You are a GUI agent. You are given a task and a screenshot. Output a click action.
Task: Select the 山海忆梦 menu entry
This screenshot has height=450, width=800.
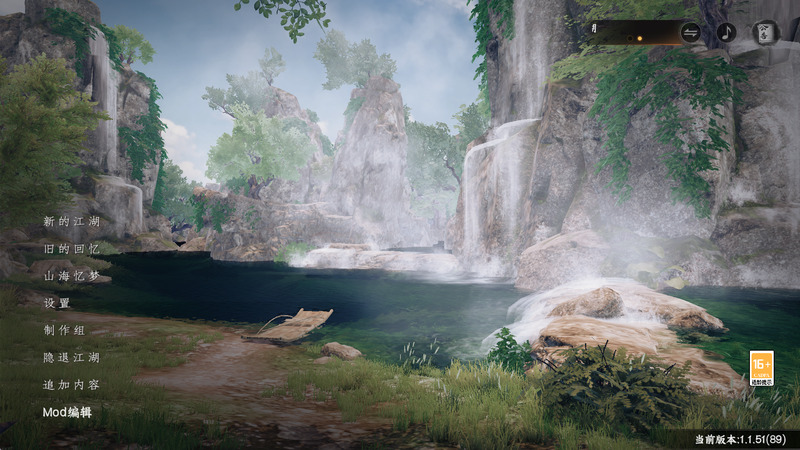pos(70,275)
